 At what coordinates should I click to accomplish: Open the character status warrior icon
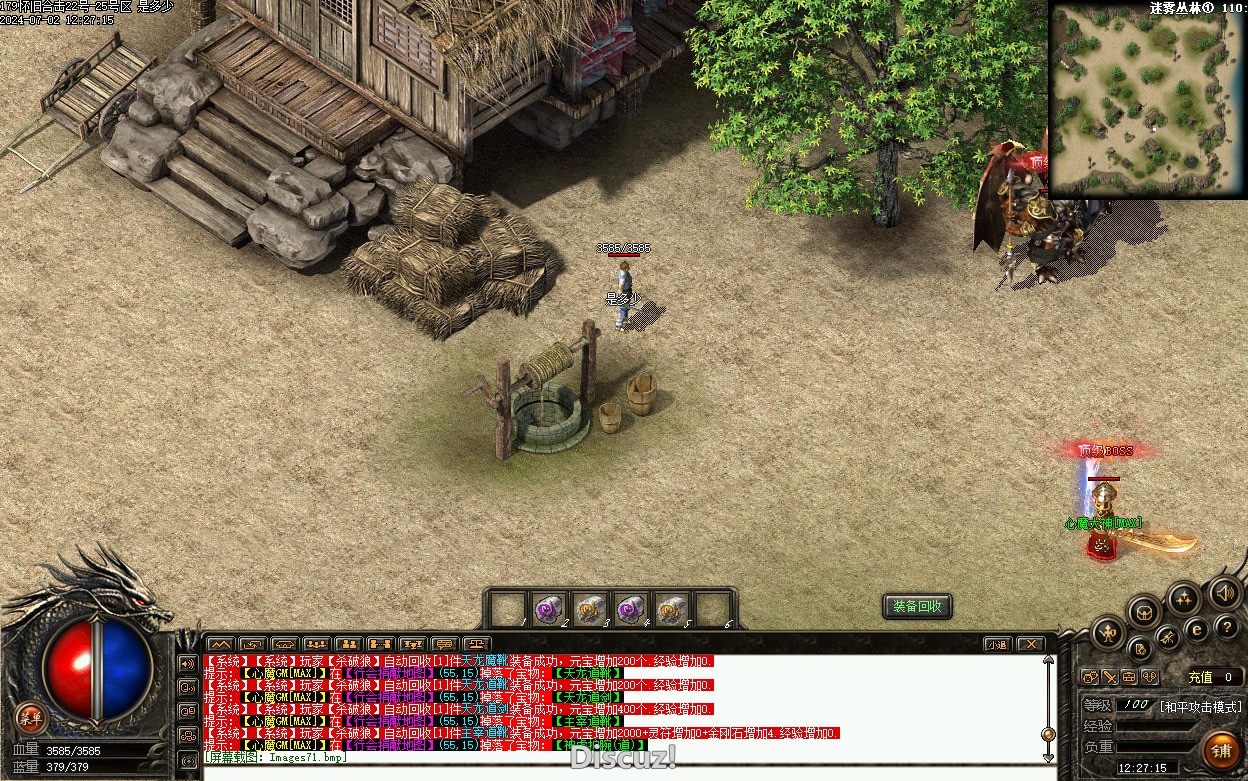tap(1108, 632)
